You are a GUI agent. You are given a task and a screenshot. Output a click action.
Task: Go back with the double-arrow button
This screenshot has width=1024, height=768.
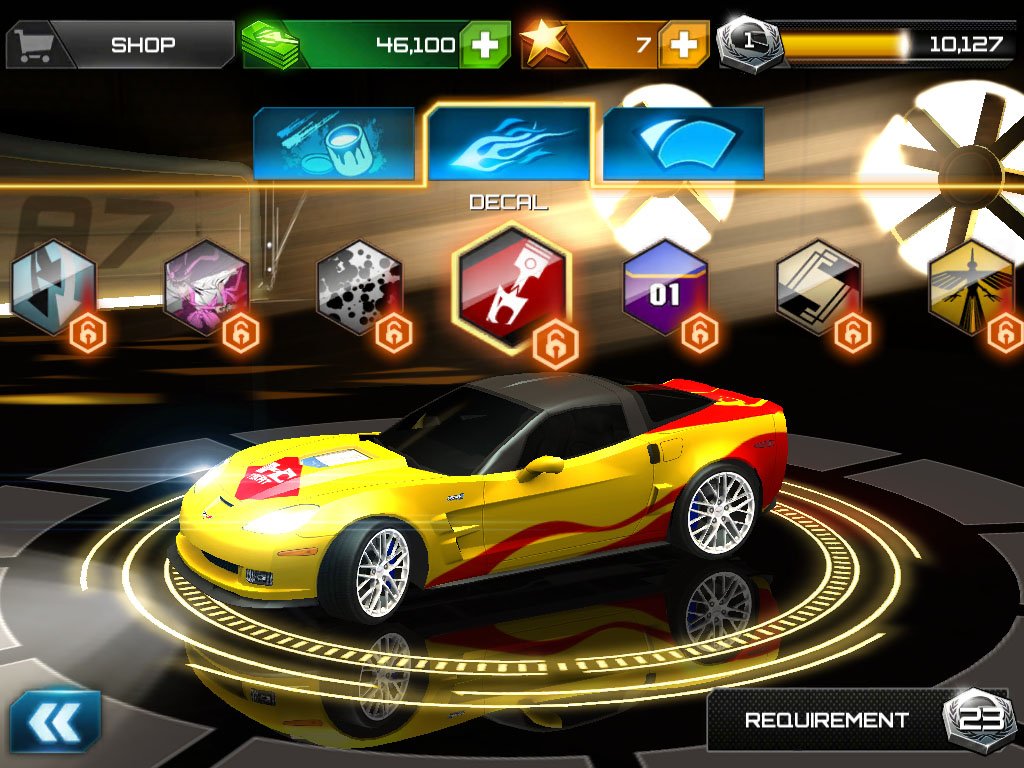(x=56, y=720)
